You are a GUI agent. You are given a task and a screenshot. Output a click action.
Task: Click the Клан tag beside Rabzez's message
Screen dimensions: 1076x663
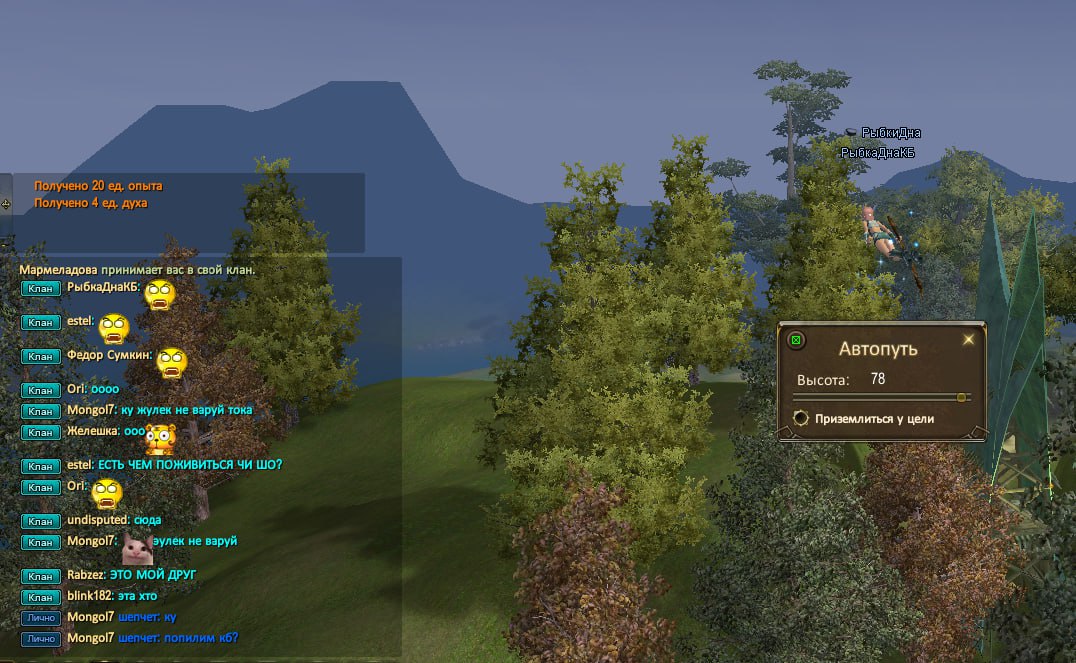40,576
